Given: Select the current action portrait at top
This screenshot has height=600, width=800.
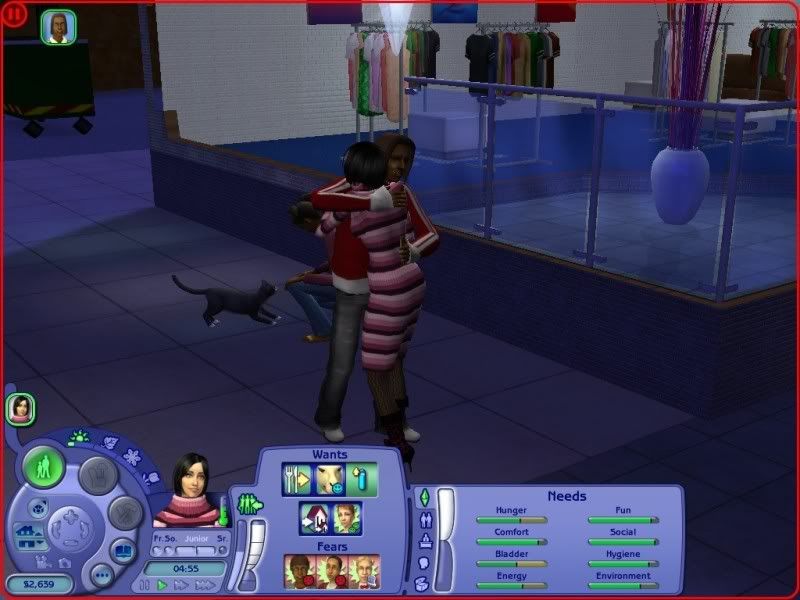Looking at the screenshot, I should coord(59,27).
